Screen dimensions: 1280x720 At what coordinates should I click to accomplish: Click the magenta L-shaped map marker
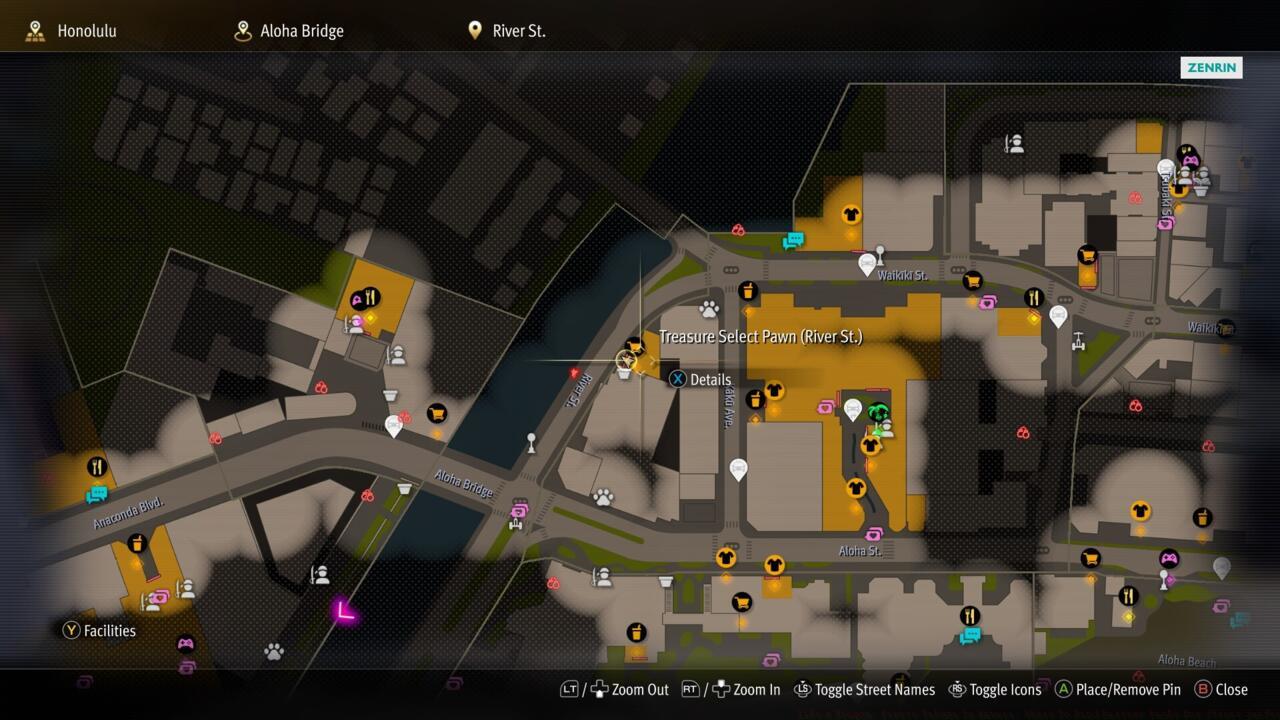click(x=345, y=610)
